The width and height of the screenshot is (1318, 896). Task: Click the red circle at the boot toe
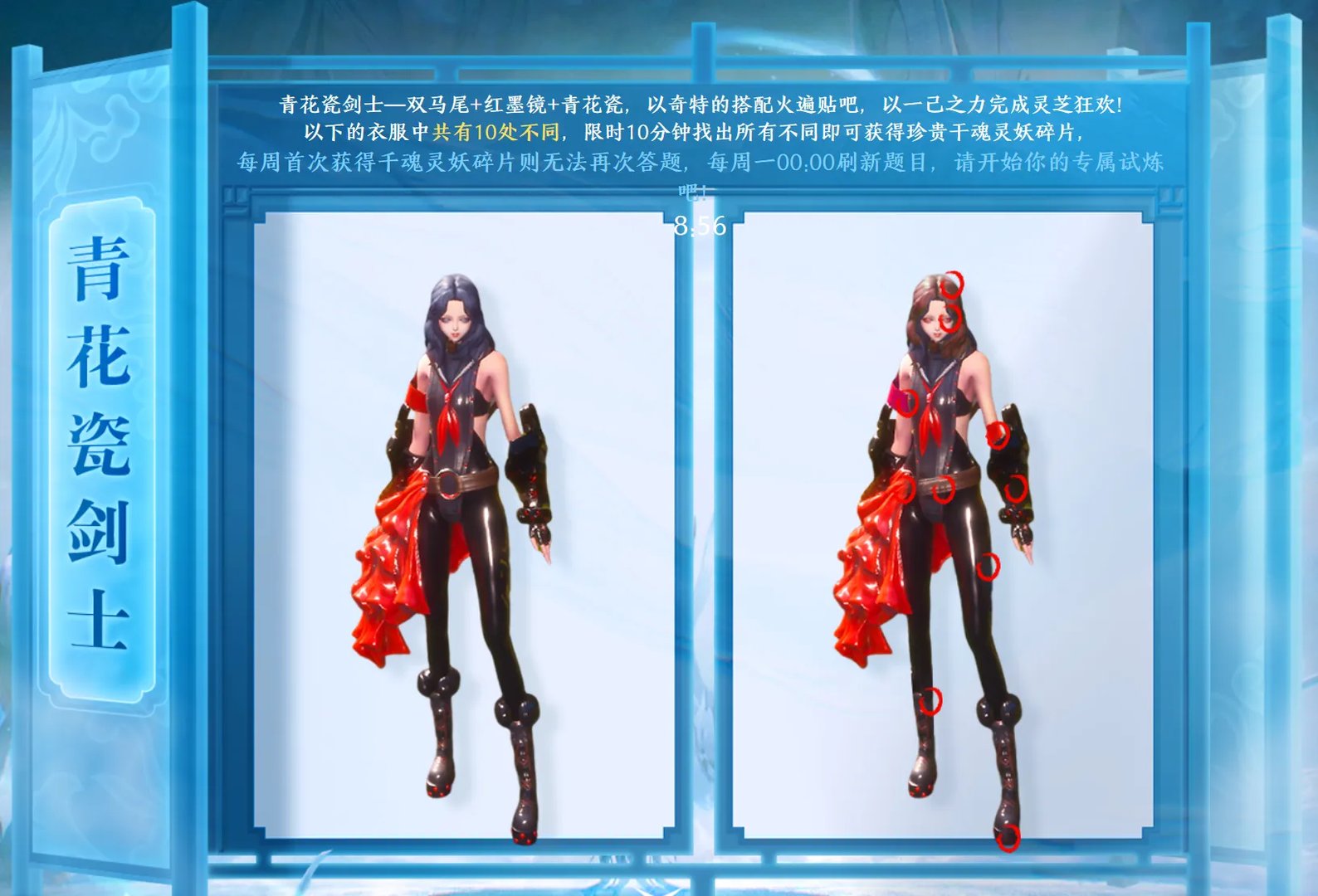coord(1010,839)
